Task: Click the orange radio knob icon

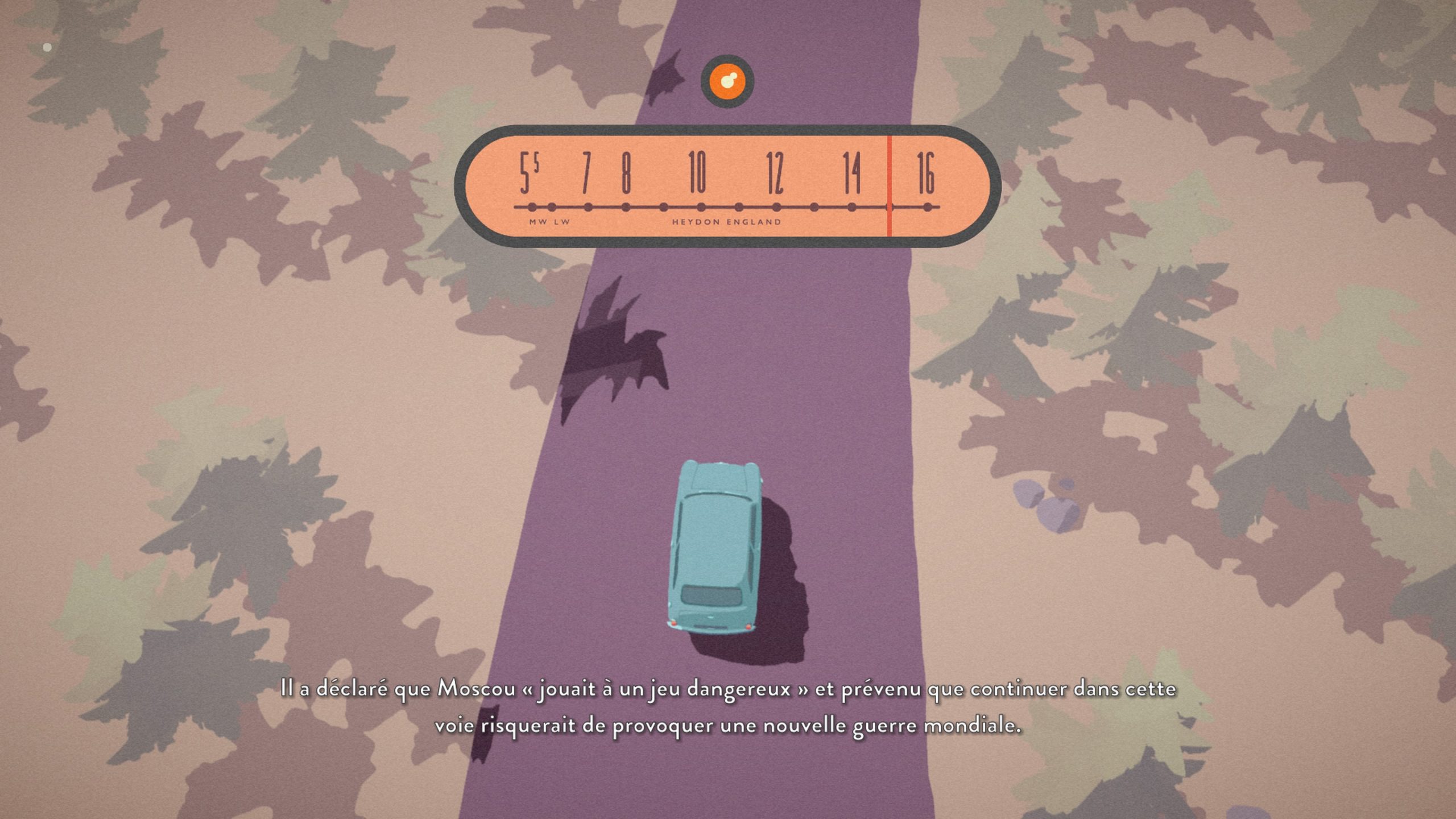Action: tap(727, 81)
